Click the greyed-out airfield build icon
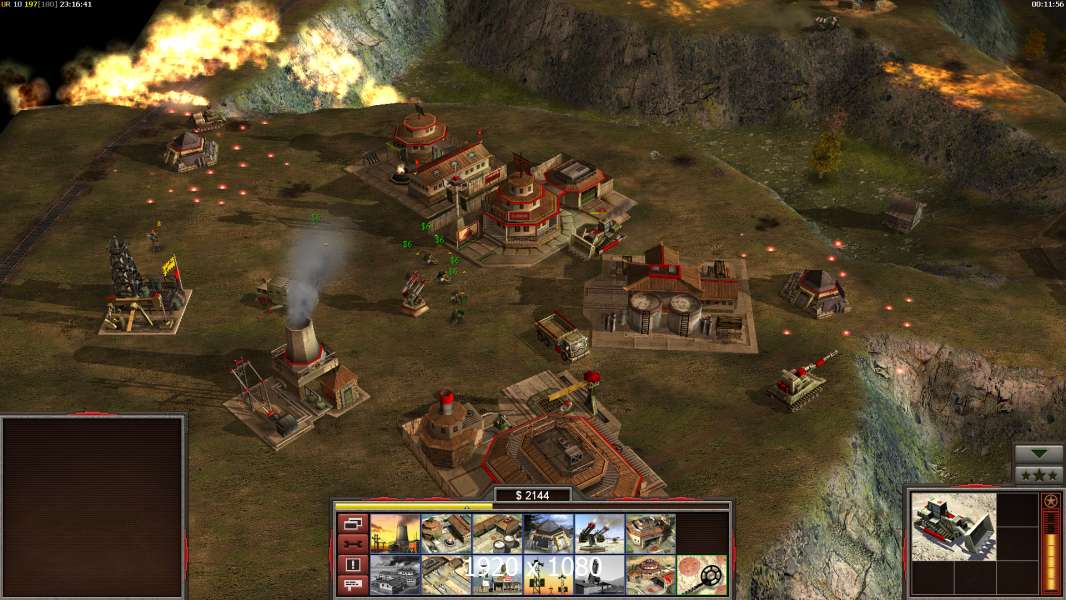 (395, 575)
